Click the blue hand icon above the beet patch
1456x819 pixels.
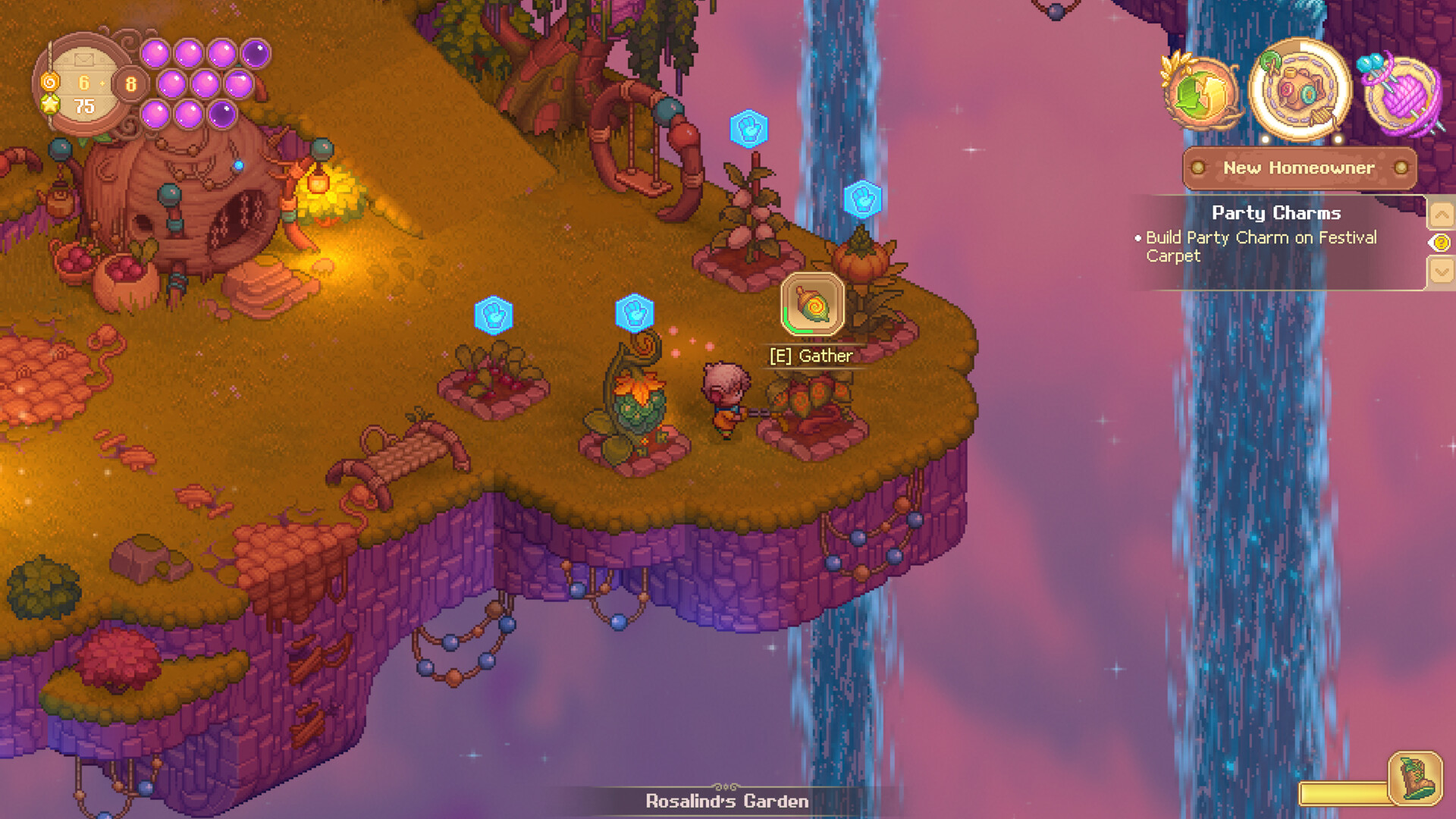click(x=493, y=317)
